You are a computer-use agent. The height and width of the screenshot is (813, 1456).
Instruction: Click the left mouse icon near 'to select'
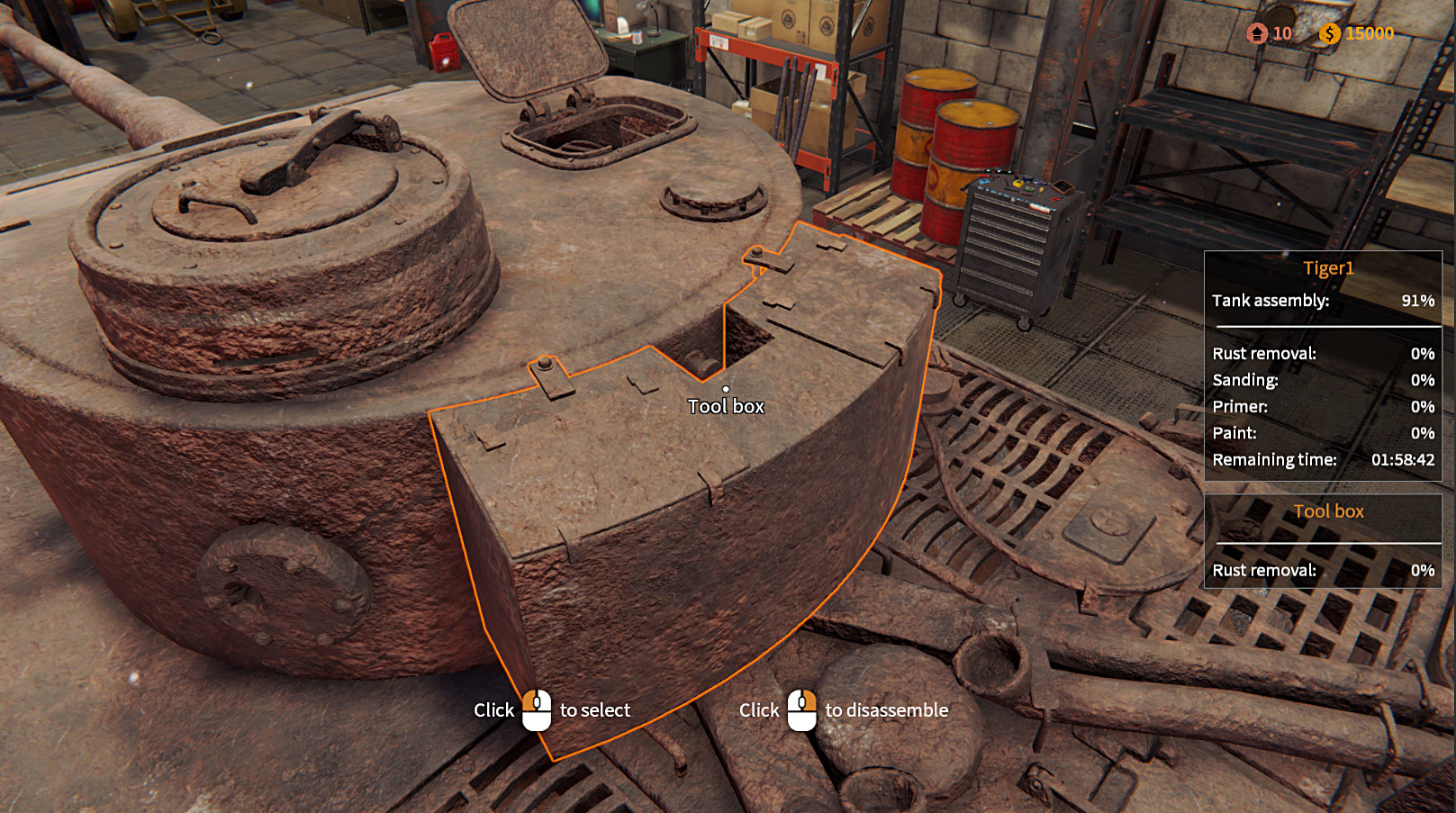click(536, 709)
